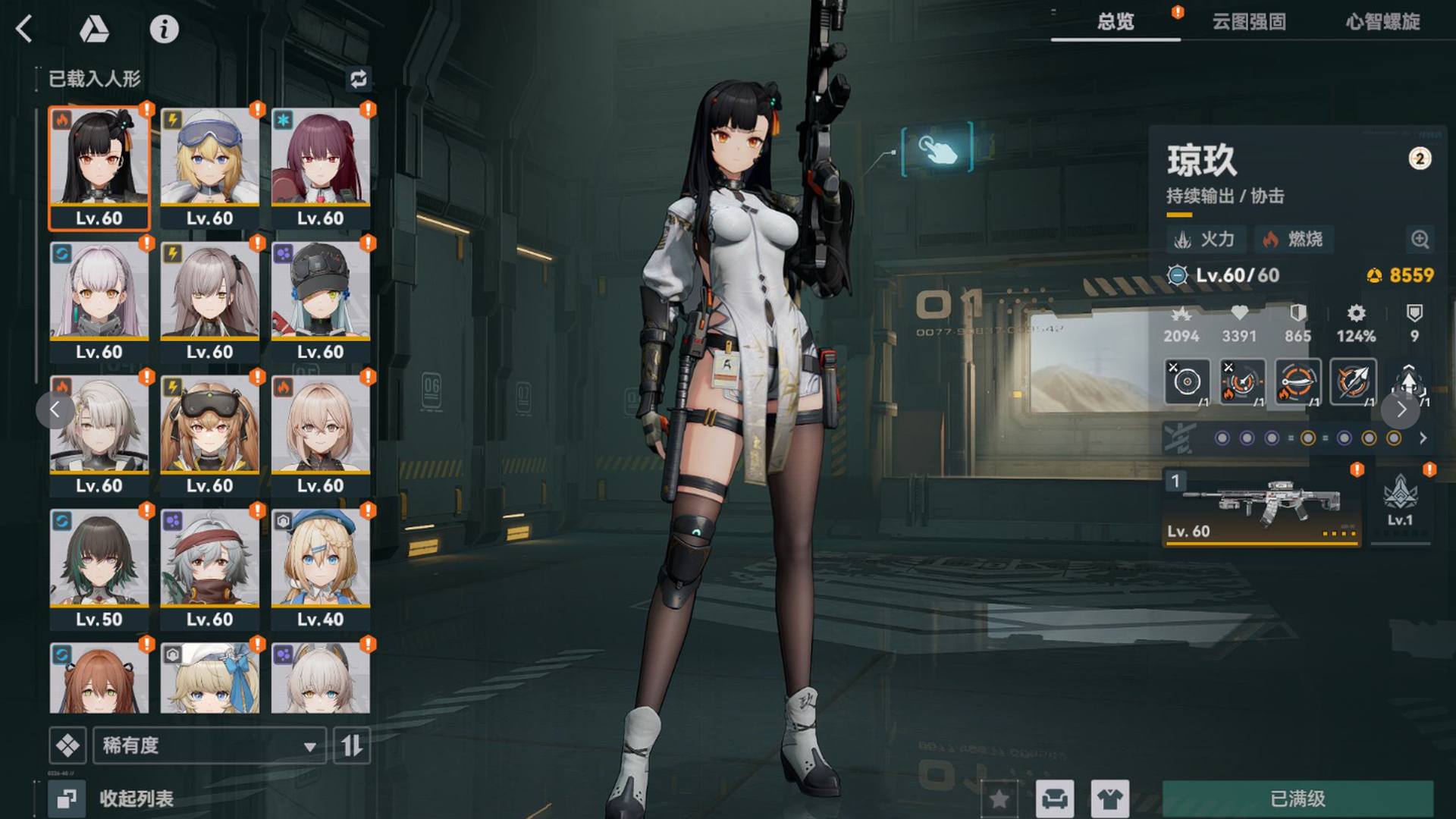Collapse the list with 收起列表

[x=114, y=798]
